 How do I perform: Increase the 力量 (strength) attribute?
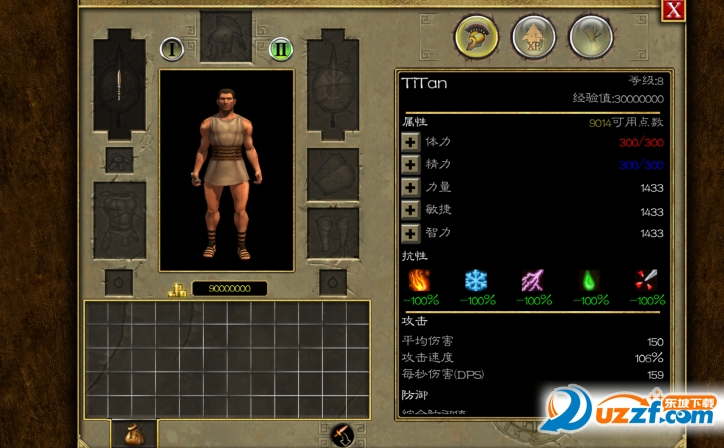pyautogui.click(x=410, y=188)
